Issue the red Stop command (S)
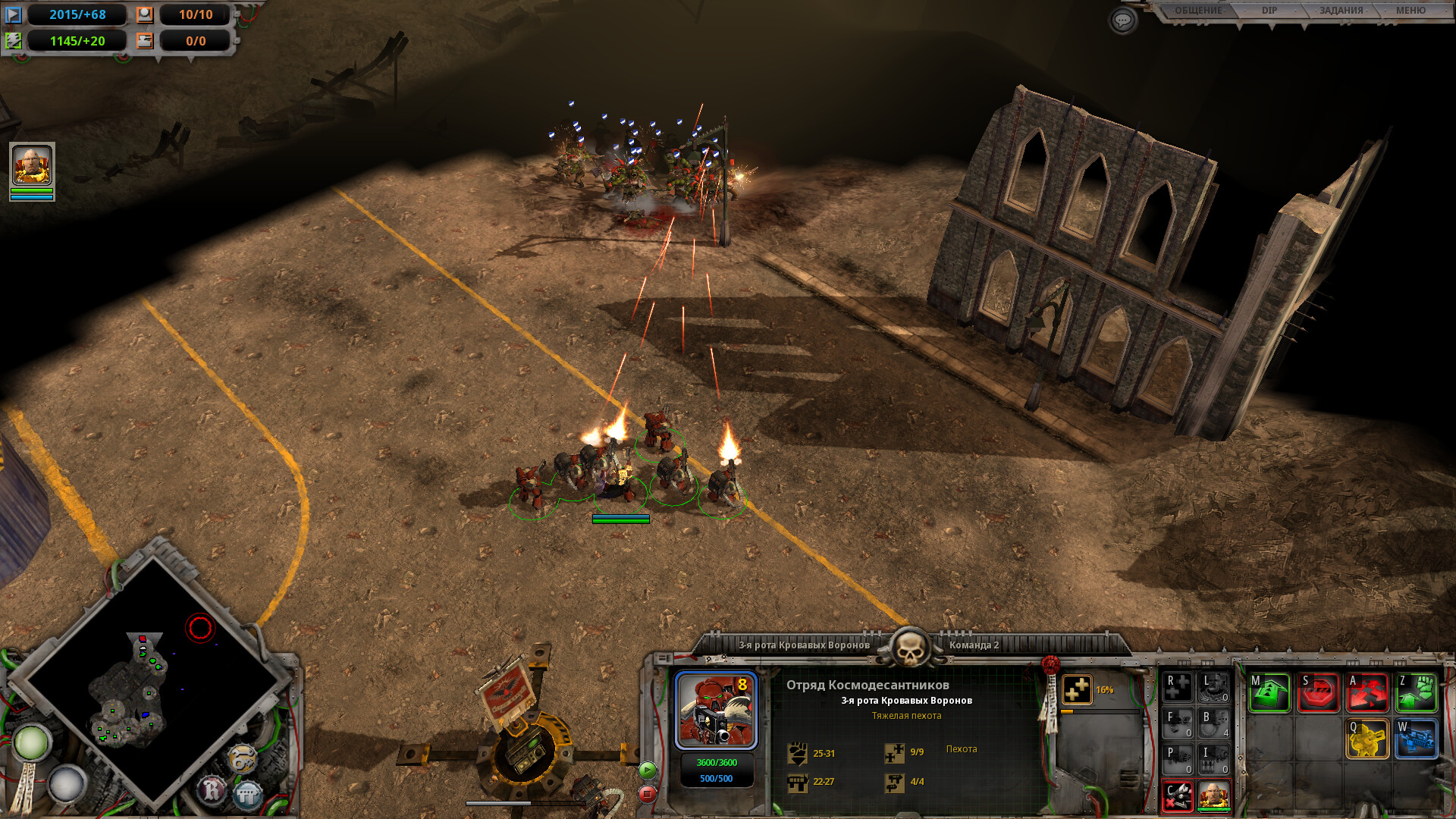1456x819 pixels. pyautogui.click(x=1319, y=692)
